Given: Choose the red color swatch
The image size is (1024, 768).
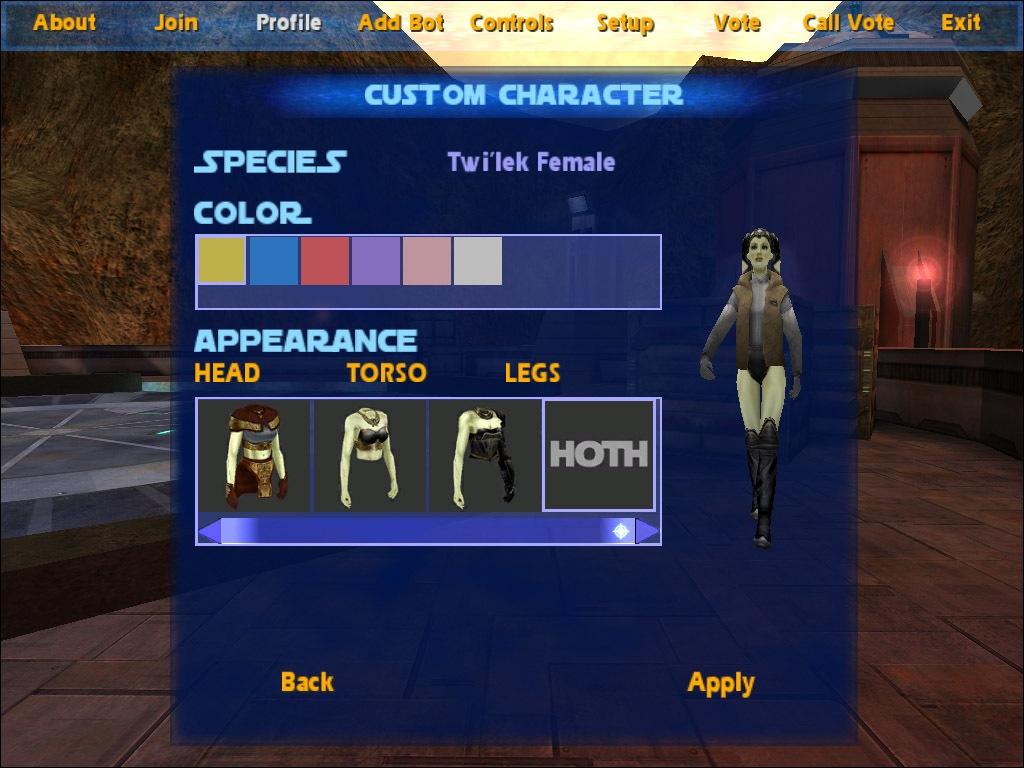Looking at the screenshot, I should pos(325,261).
